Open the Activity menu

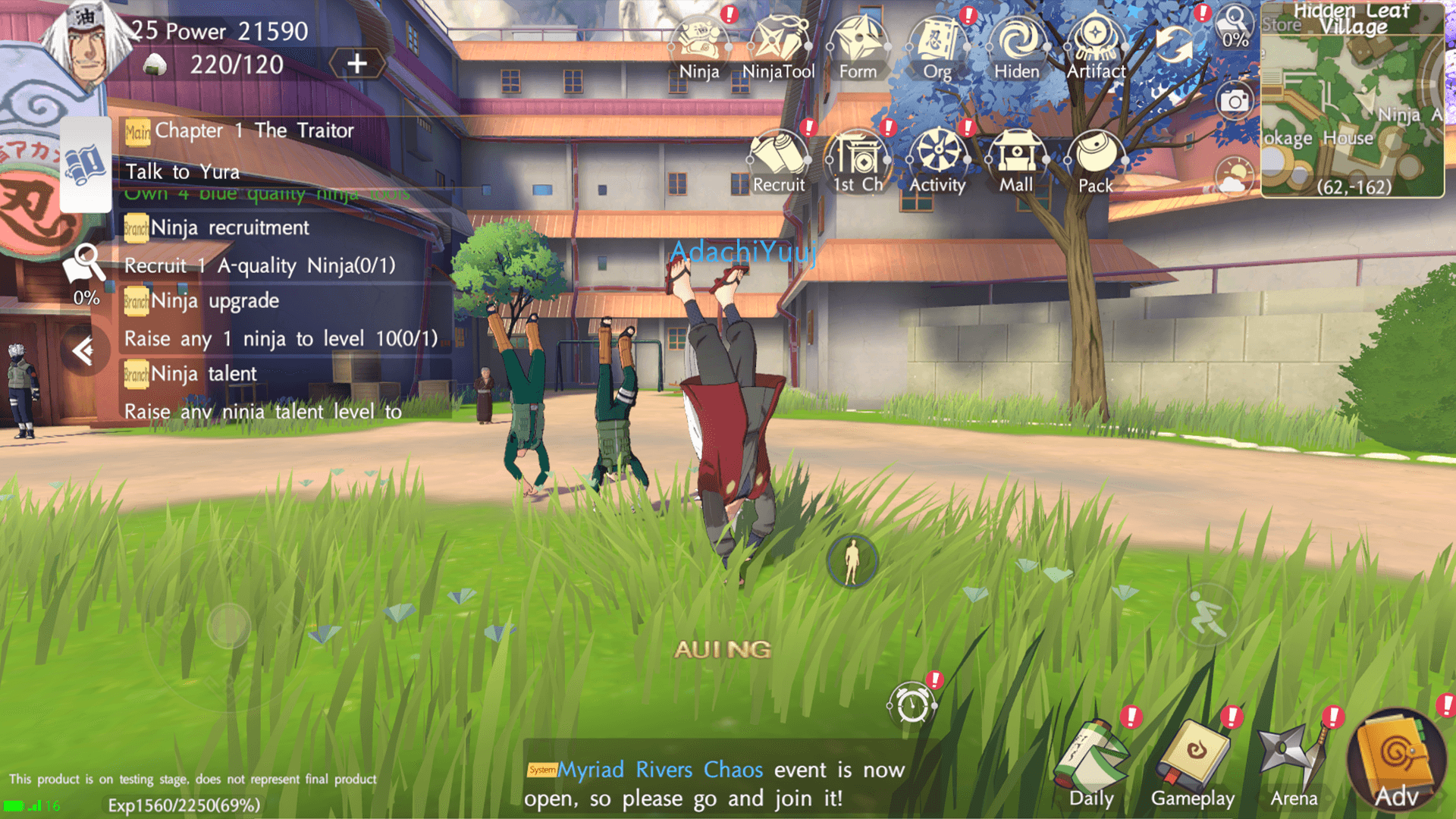937,158
